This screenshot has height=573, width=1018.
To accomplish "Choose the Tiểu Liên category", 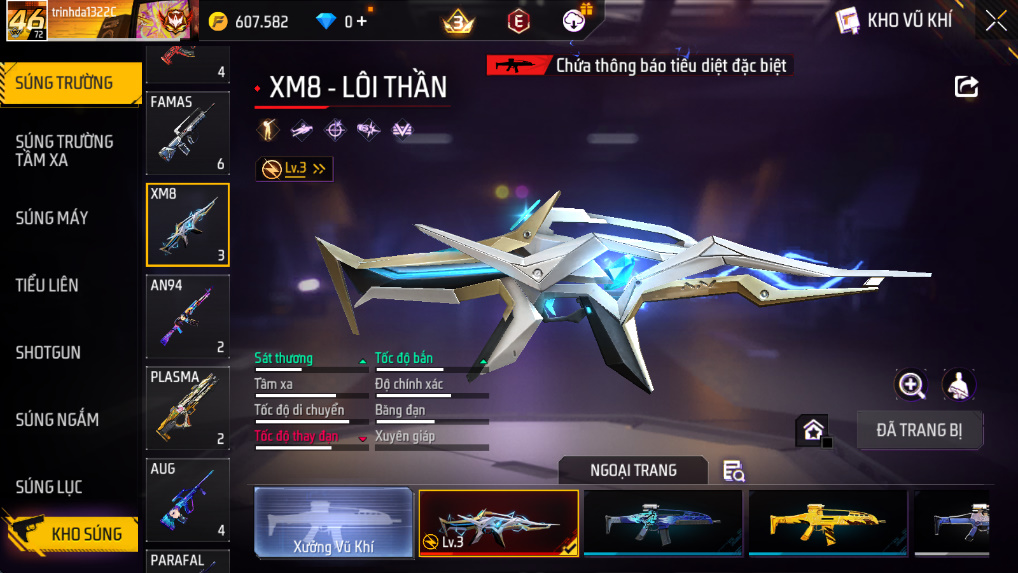I will (x=47, y=285).
